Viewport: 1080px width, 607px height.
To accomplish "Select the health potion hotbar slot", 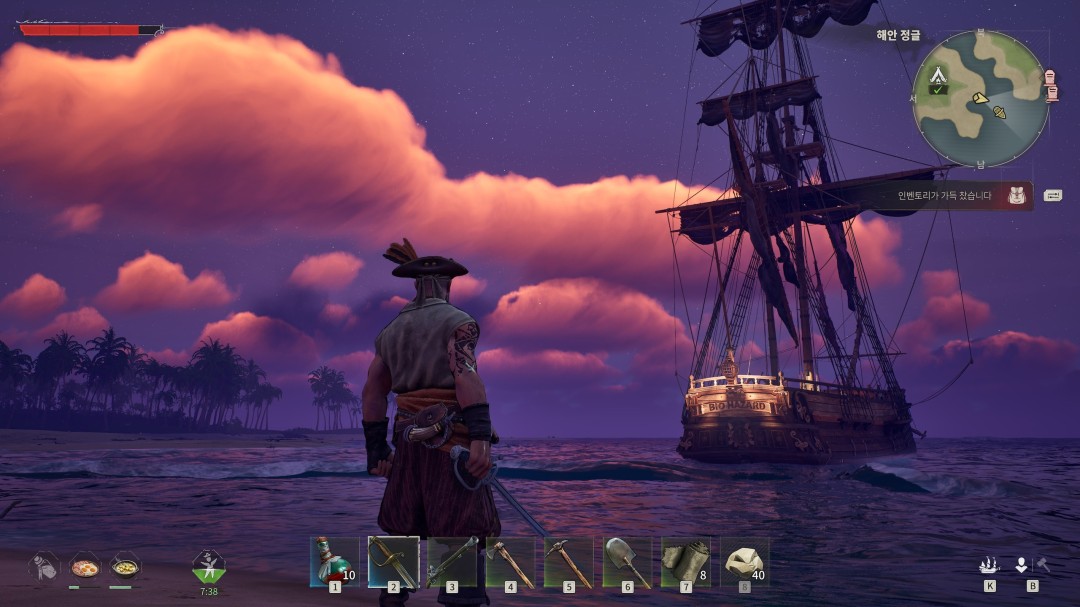I will pos(334,561).
